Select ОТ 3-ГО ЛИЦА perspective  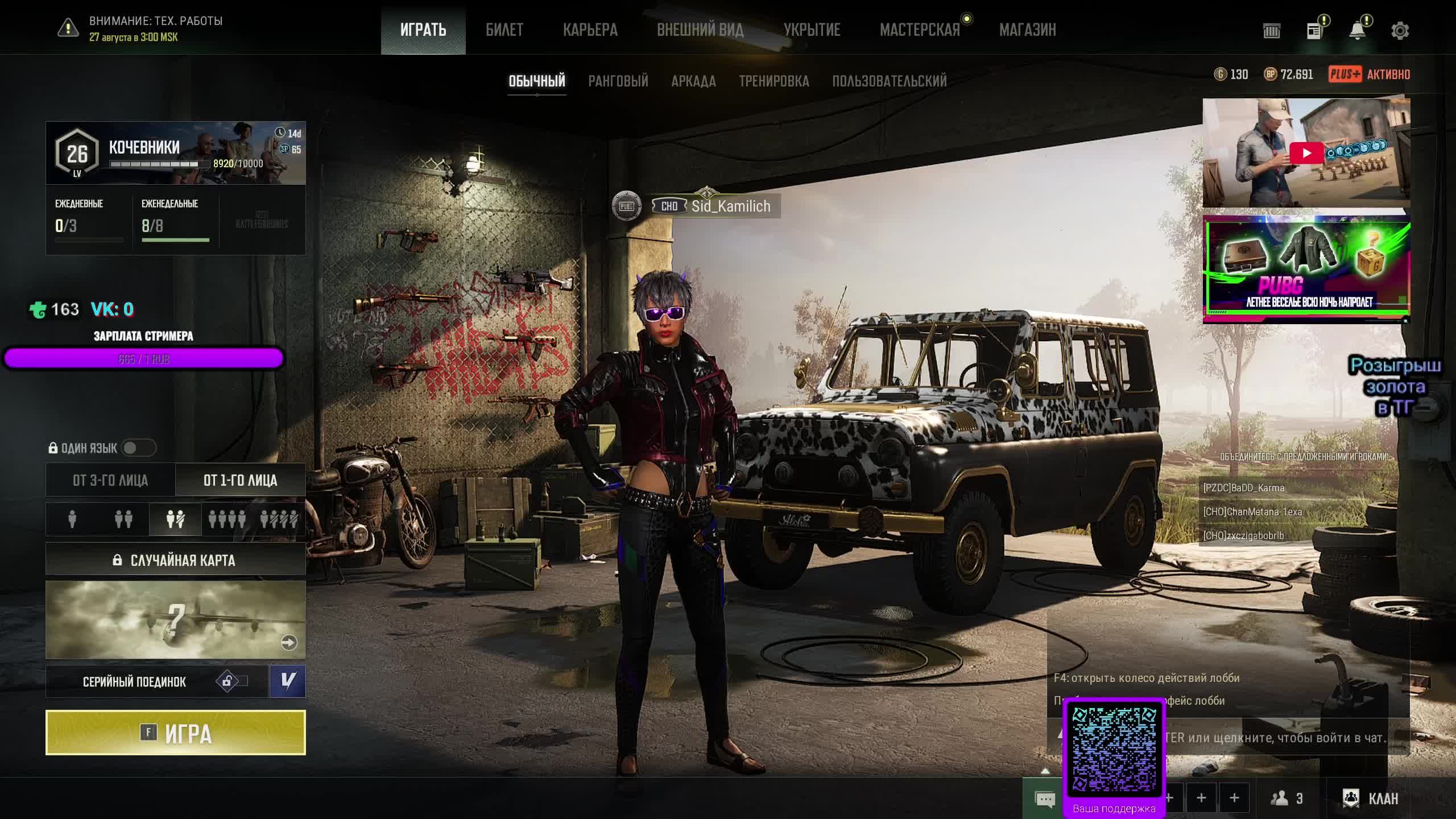[110, 481]
